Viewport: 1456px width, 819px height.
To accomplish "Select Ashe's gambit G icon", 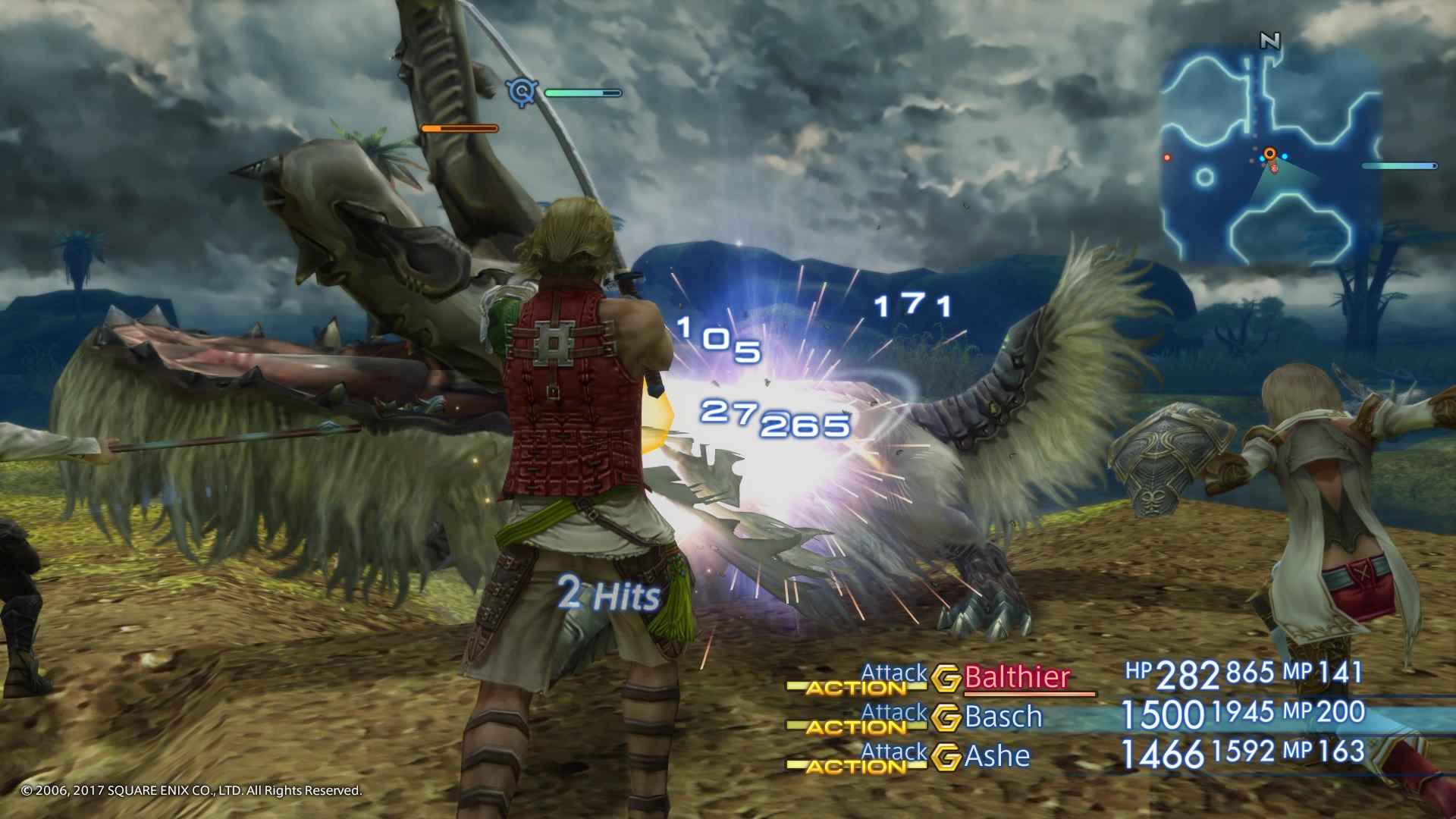I will (946, 758).
